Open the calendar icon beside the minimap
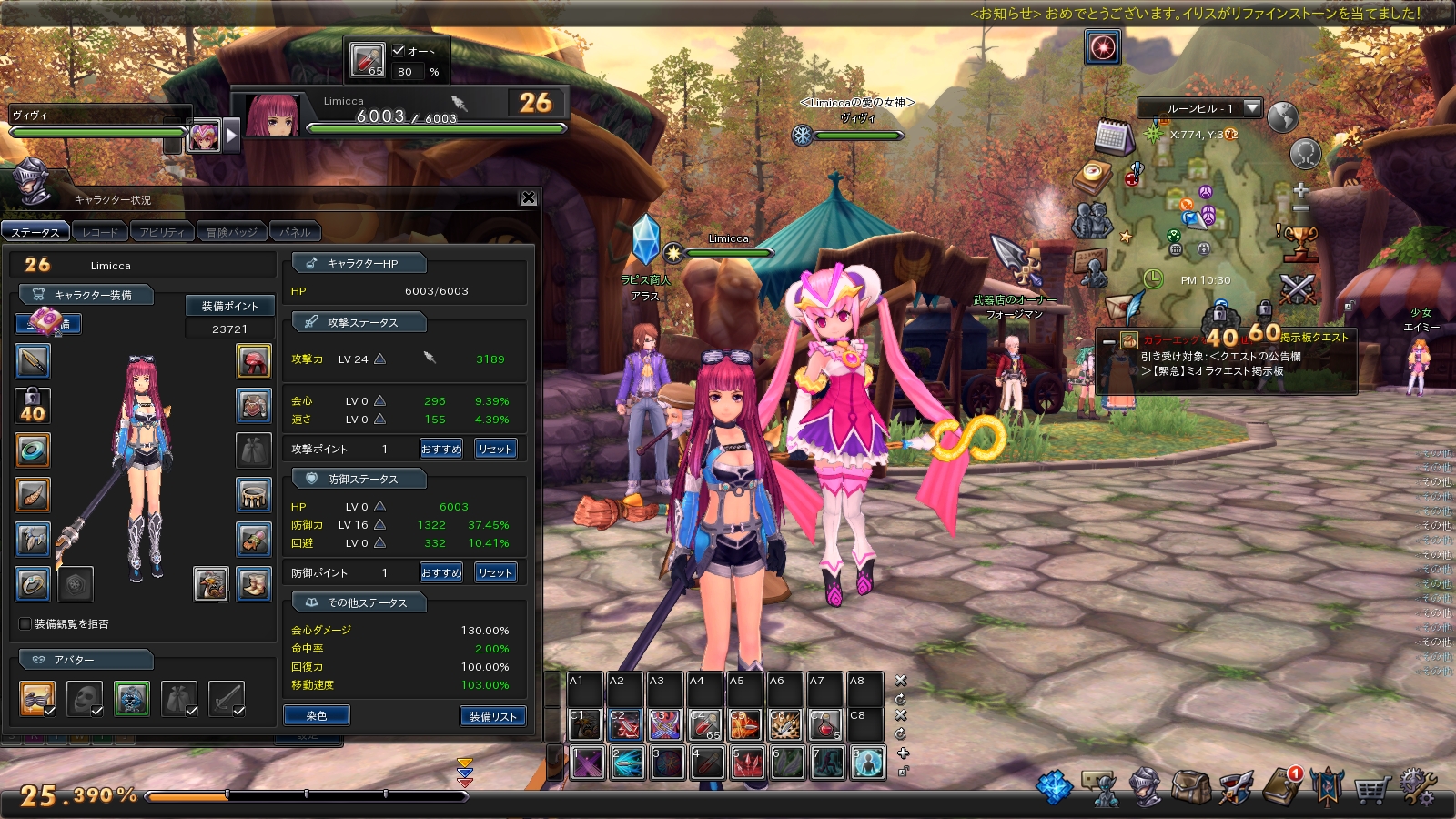Viewport: 1456px width, 819px height. click(x=1112, y=137)
